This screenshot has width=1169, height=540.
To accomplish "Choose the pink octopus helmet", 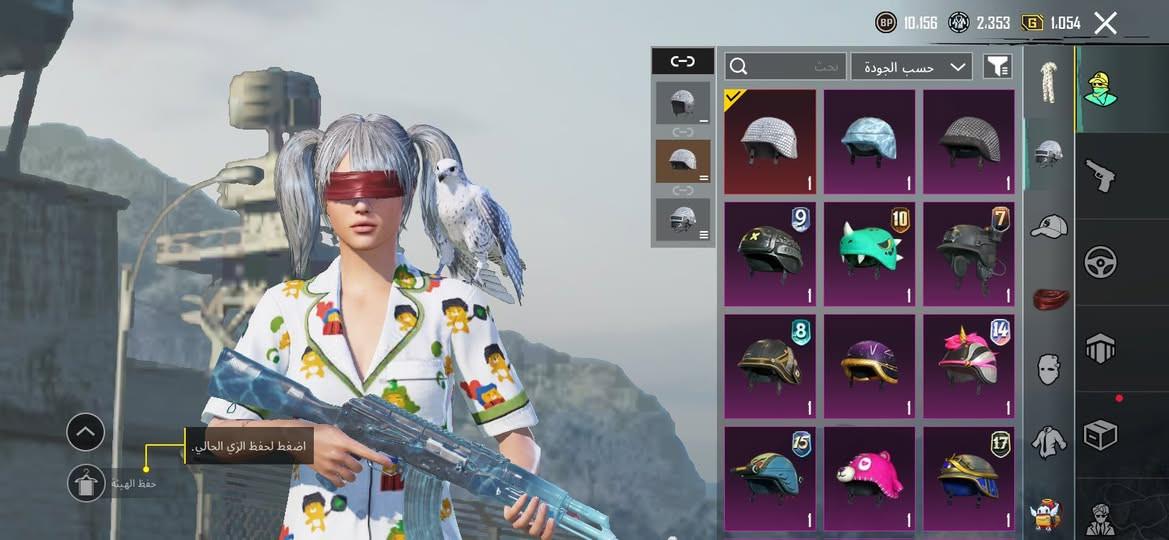I will [869, 478].
